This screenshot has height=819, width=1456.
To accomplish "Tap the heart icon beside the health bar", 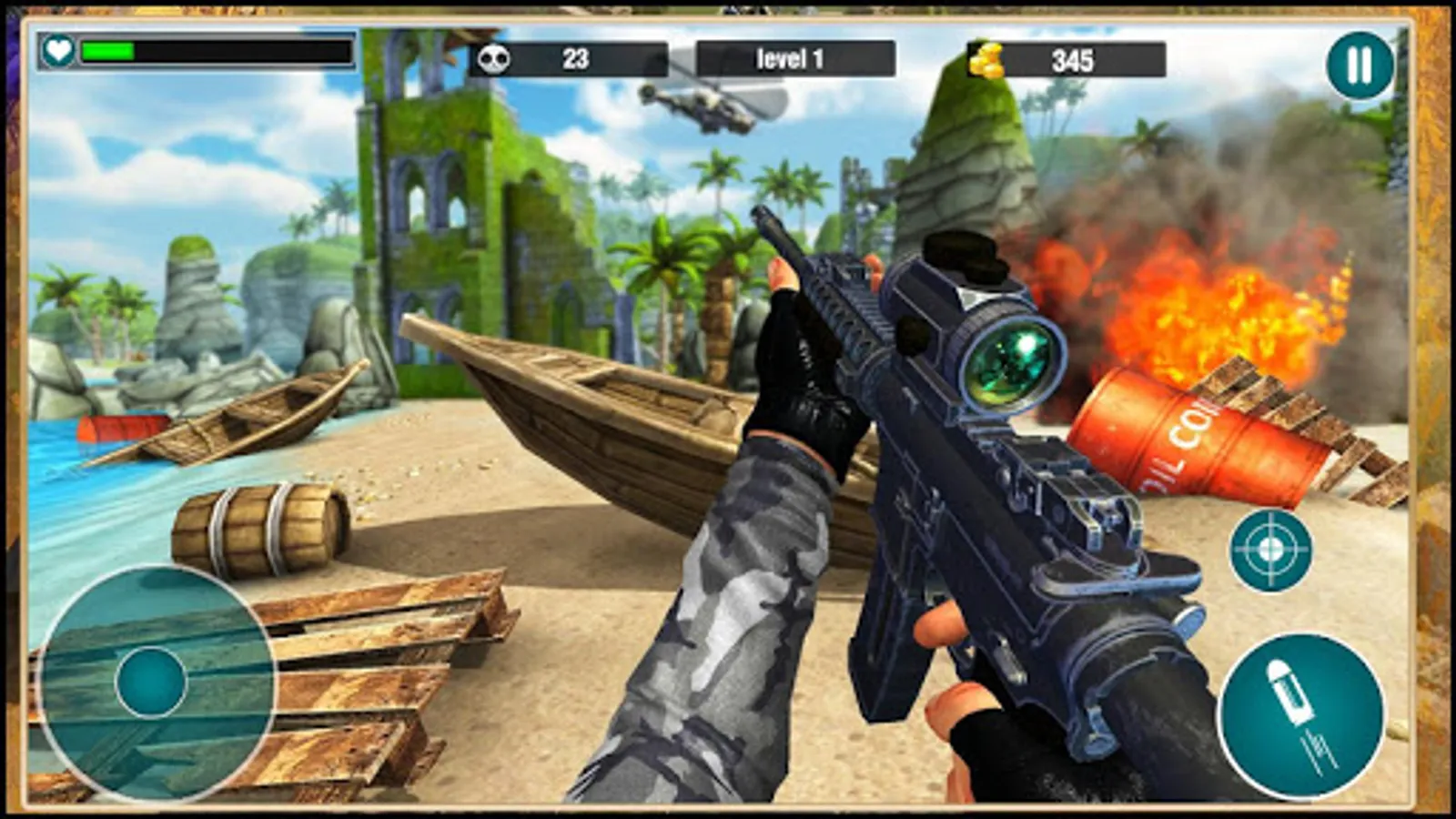I will point(56,52).
